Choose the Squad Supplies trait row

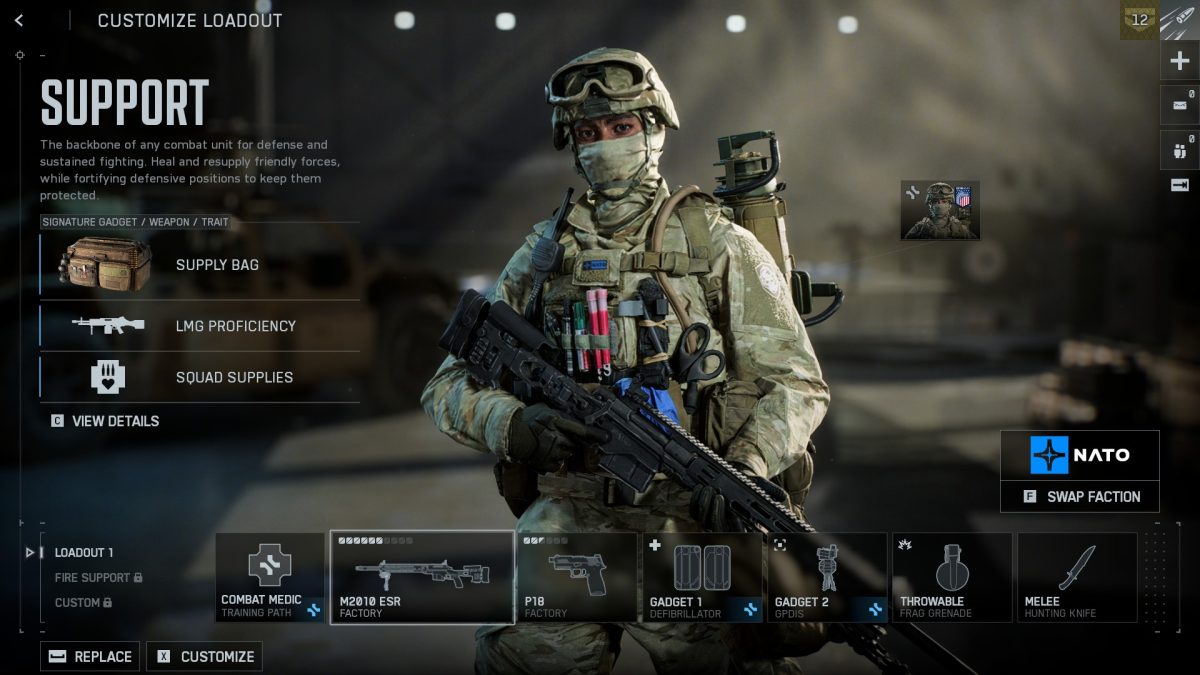click(x=200, y=377)
